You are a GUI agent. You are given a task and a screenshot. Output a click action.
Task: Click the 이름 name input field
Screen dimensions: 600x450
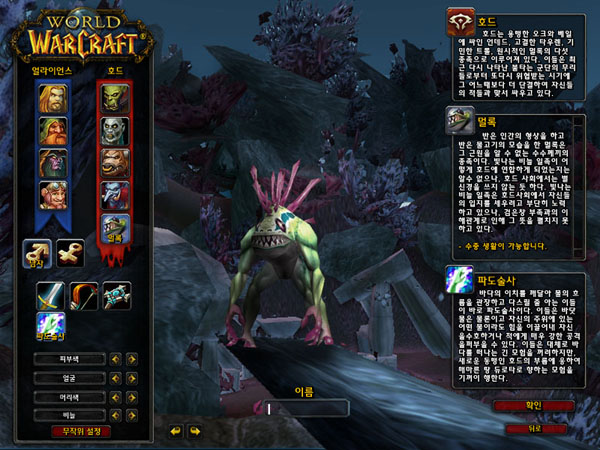click(x=305, y=408)
